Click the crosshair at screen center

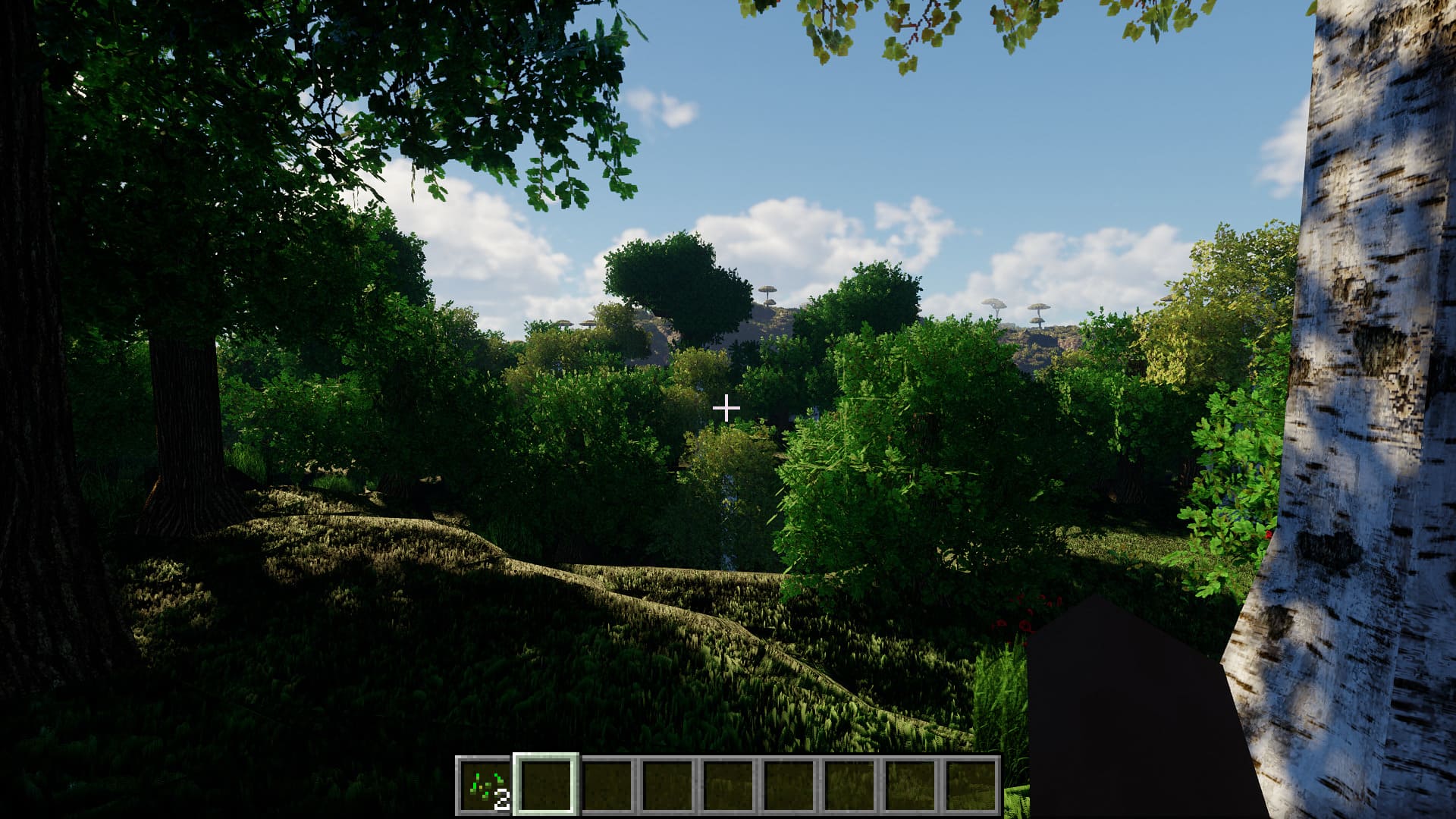pyautogui.click(x=728, y=408)
